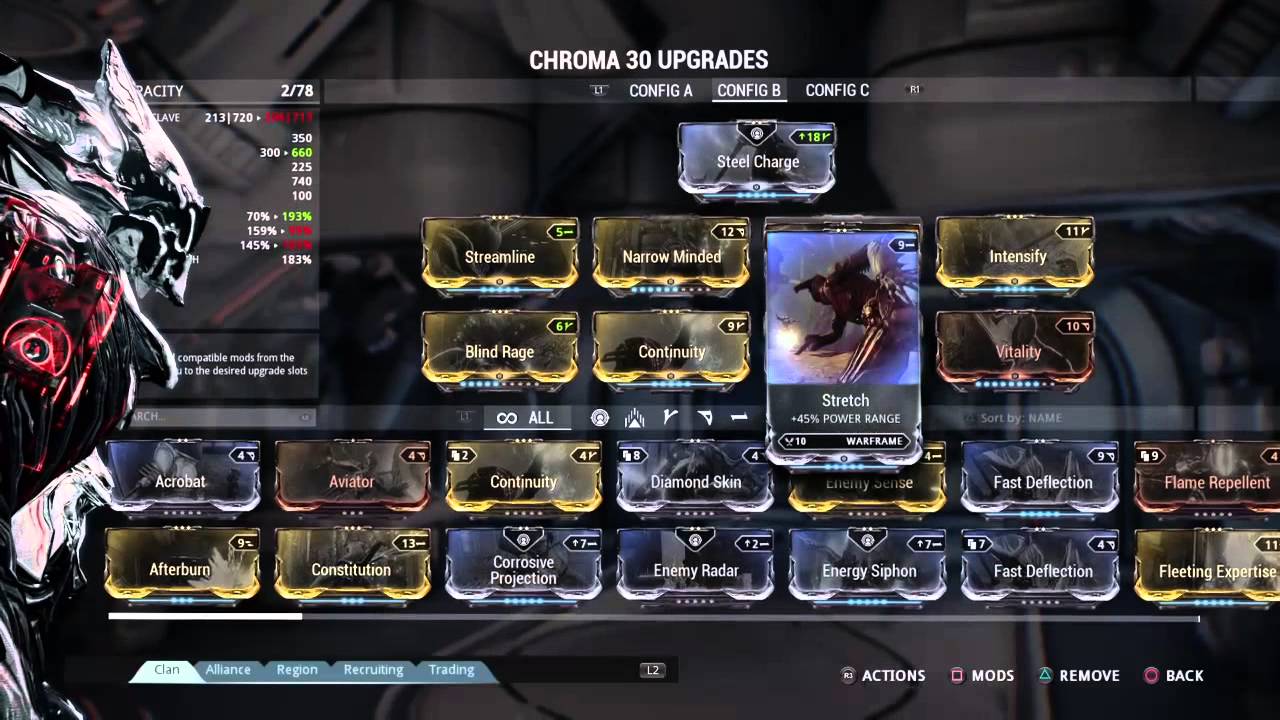Viewport: 1280px width, 720px height.
Task: Switch to the Trading chat tab
Action: (451, 670)
